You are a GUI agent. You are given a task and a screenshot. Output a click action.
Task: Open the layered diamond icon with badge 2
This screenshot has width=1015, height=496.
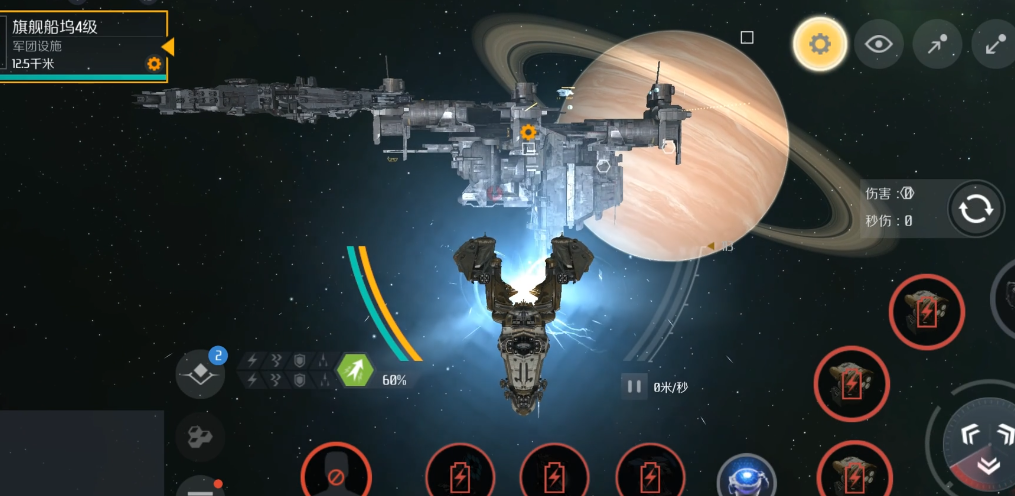pos(200,374)
